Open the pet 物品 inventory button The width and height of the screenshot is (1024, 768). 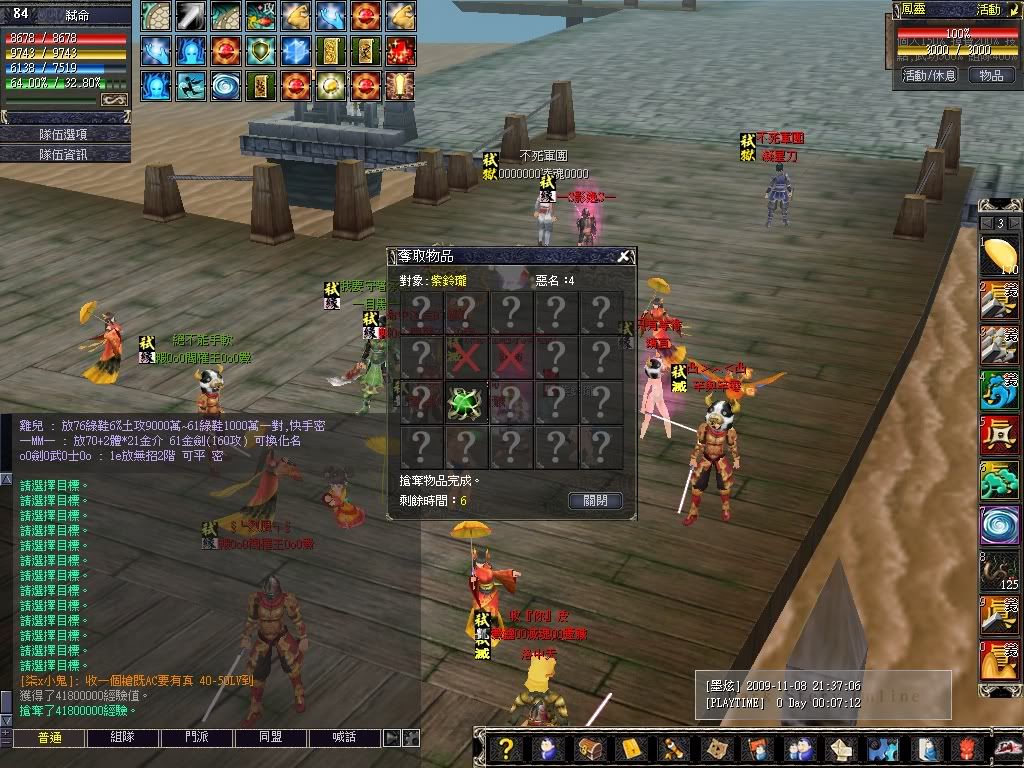tap(991, 76)
